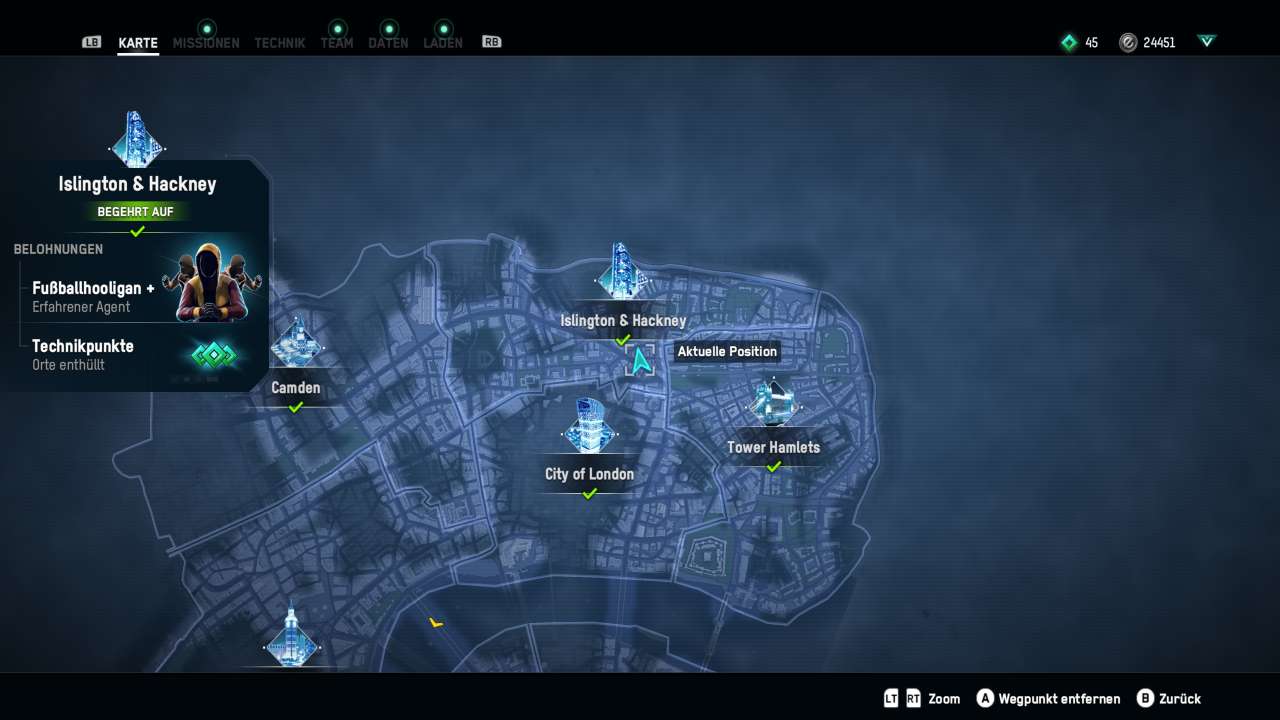Click the small yellow map marker
1280x720 pixels.
436,623
